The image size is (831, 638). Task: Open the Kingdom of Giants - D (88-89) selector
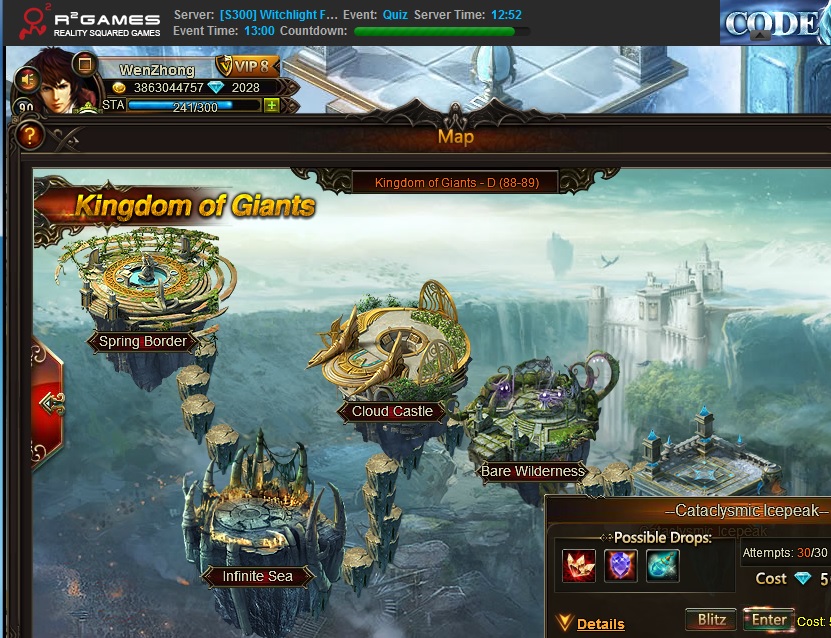click(455, 182)
